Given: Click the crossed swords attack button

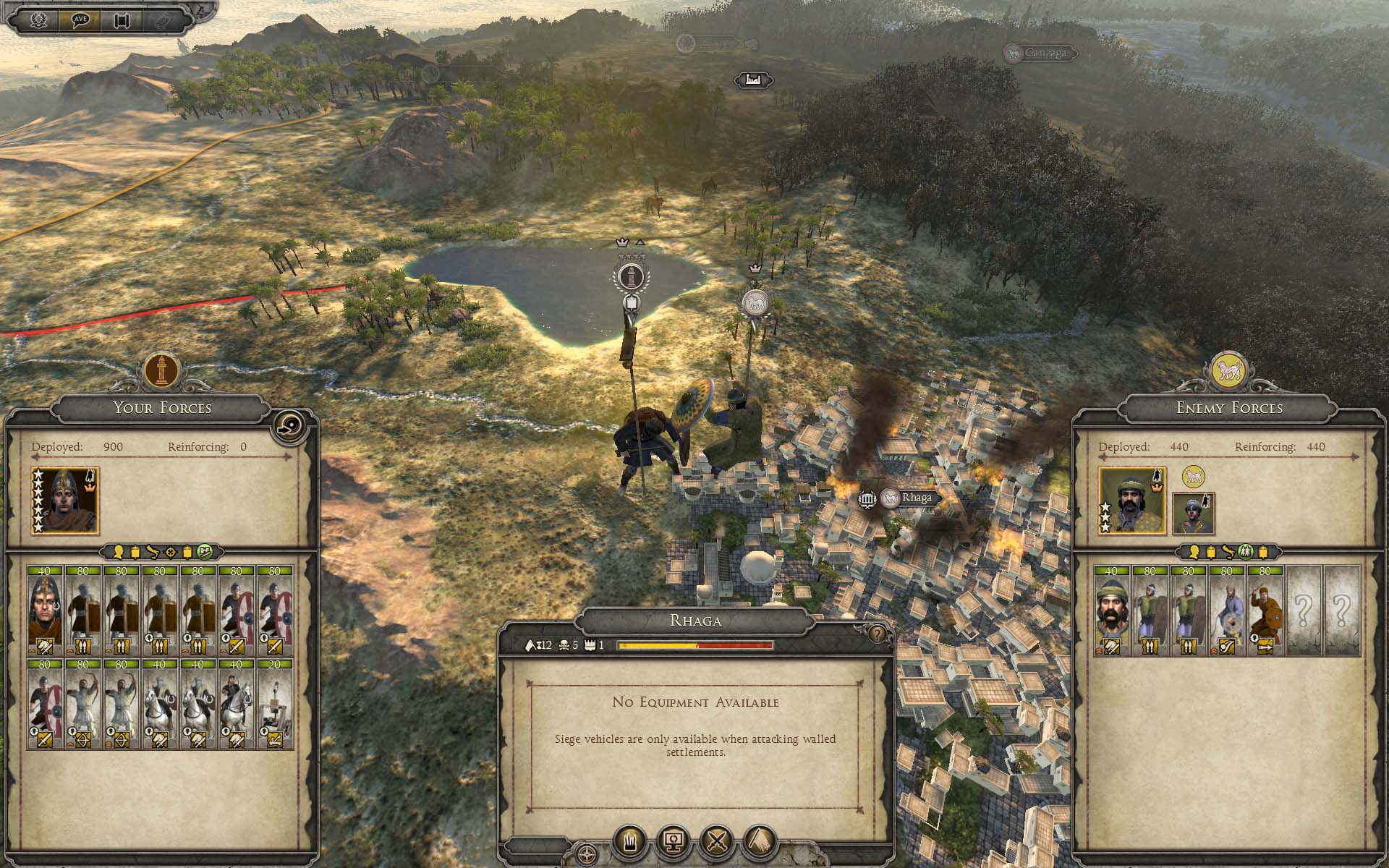Looking at the screenshot, I should pyautogui.click(x=716, y=842).
